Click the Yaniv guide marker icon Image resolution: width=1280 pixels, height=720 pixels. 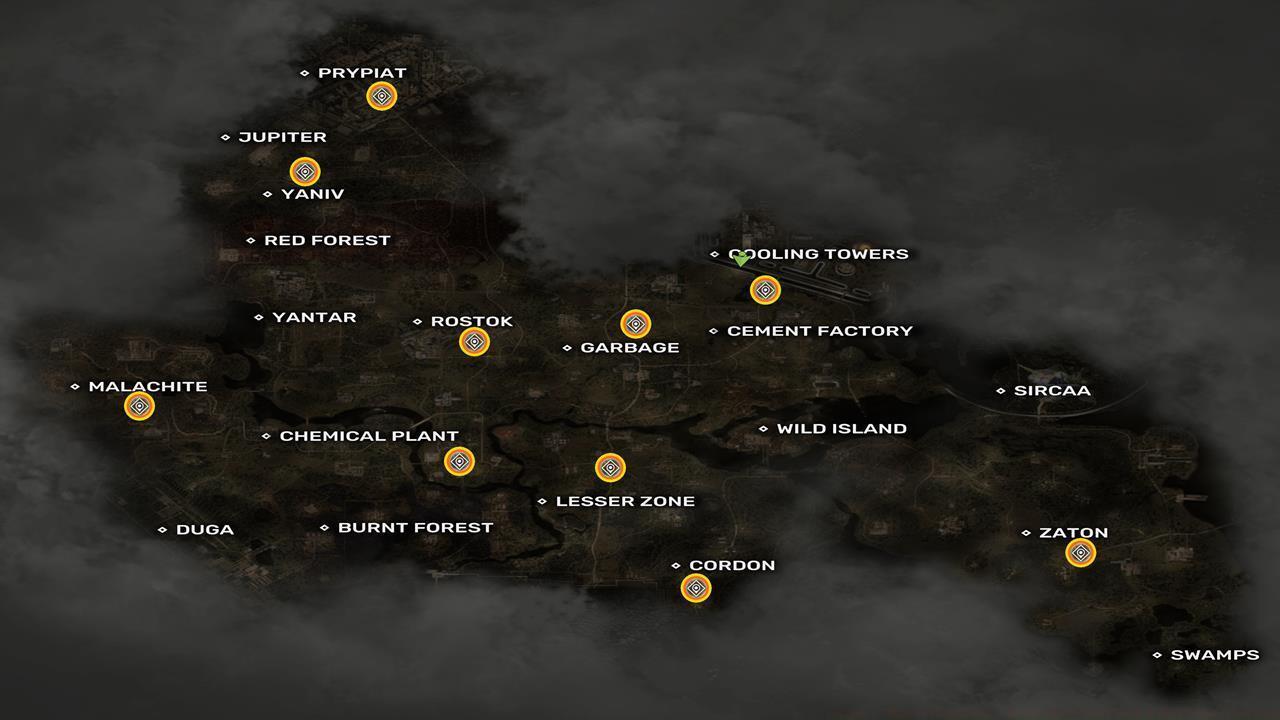(x=305, y=171)
